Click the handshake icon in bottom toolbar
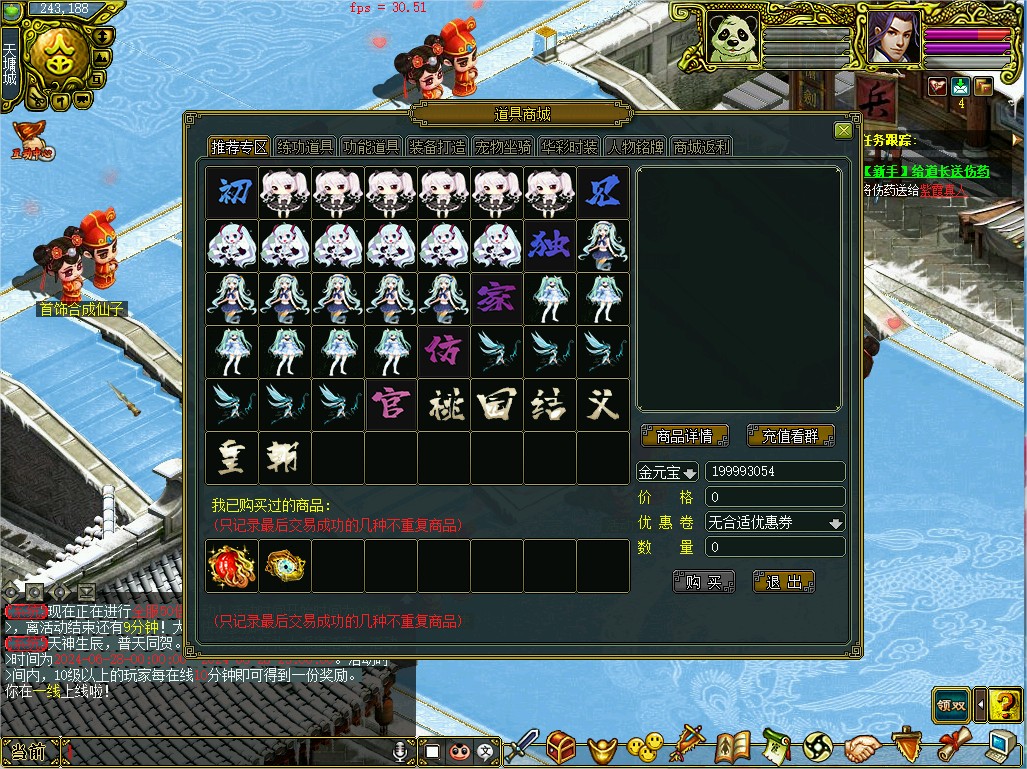1027x769 pixels. click(x=860, y=747)
